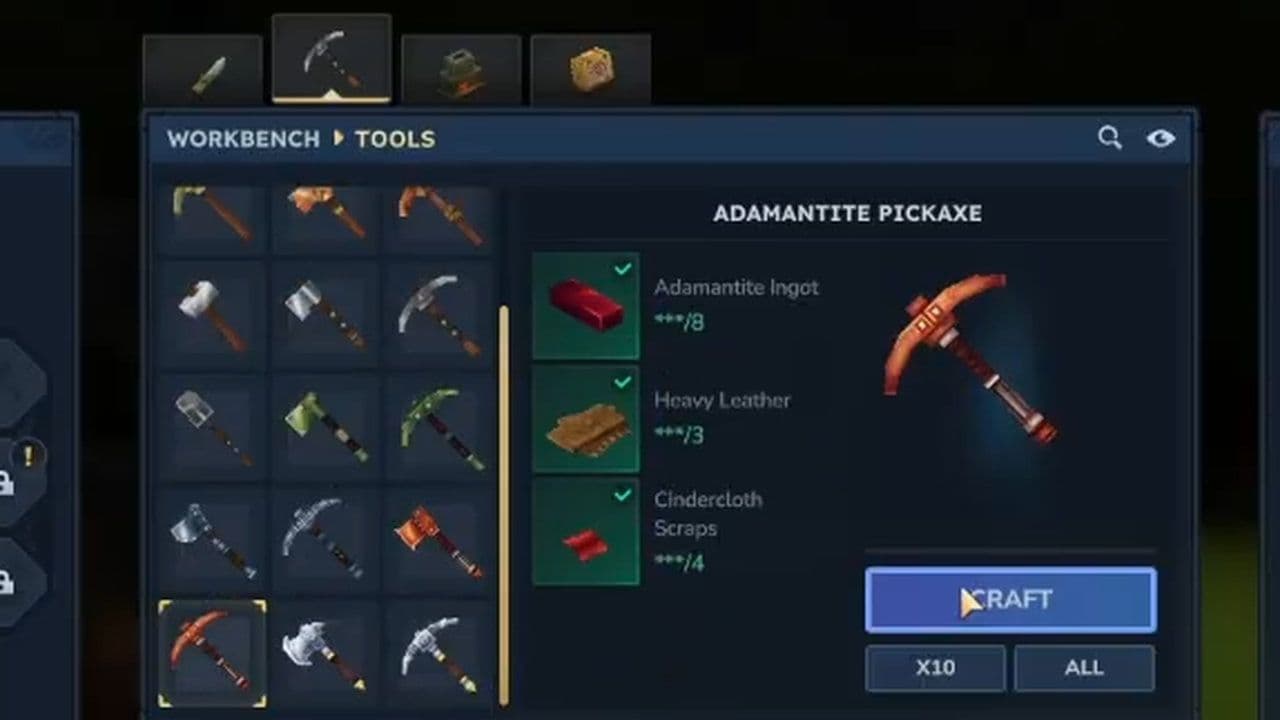Click the Adamantite Ingot green checkmark
The height and width of the screenshot is (720, 1280).
coord(622,268)
